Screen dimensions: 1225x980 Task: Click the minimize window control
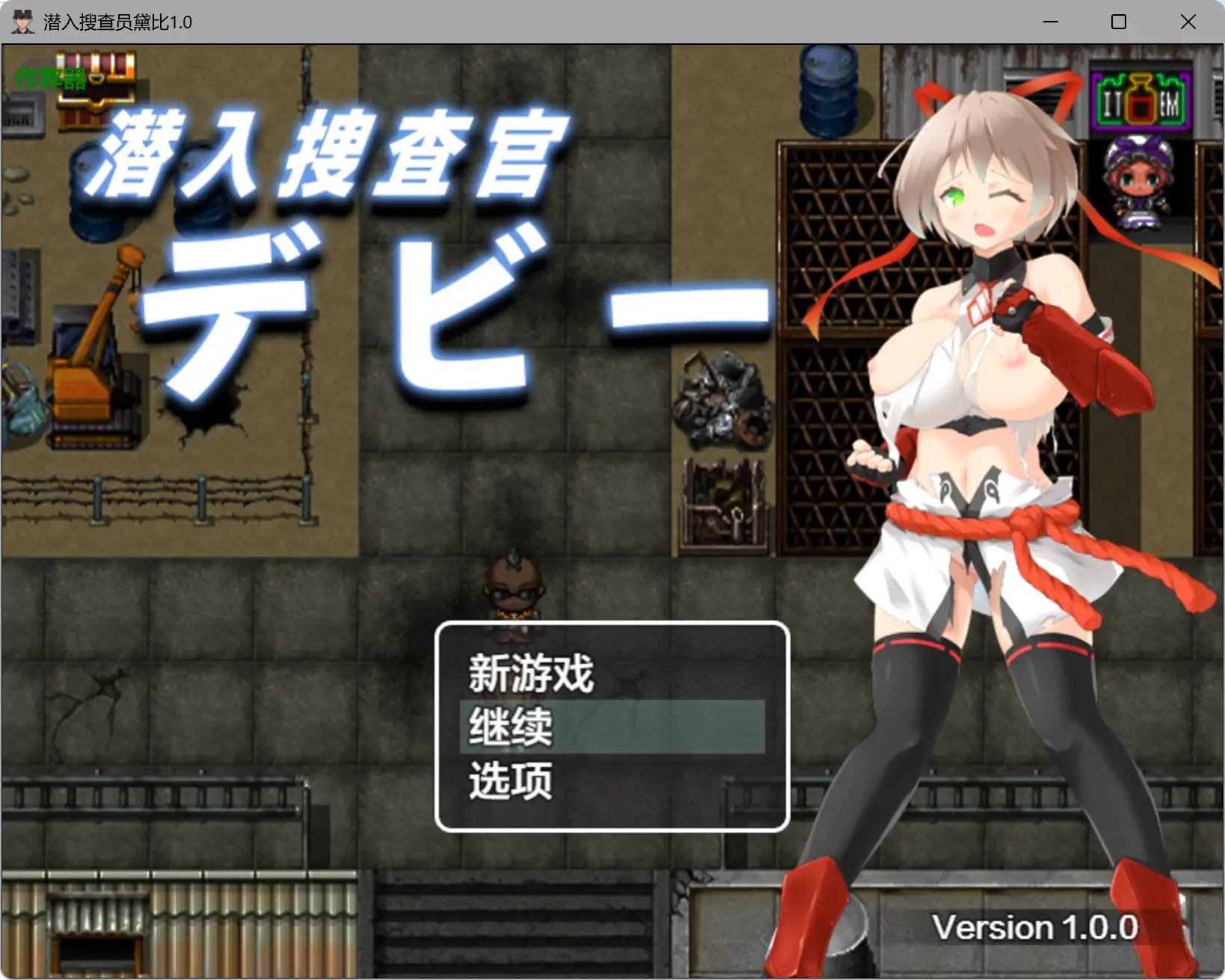(x=1050, y=22)
